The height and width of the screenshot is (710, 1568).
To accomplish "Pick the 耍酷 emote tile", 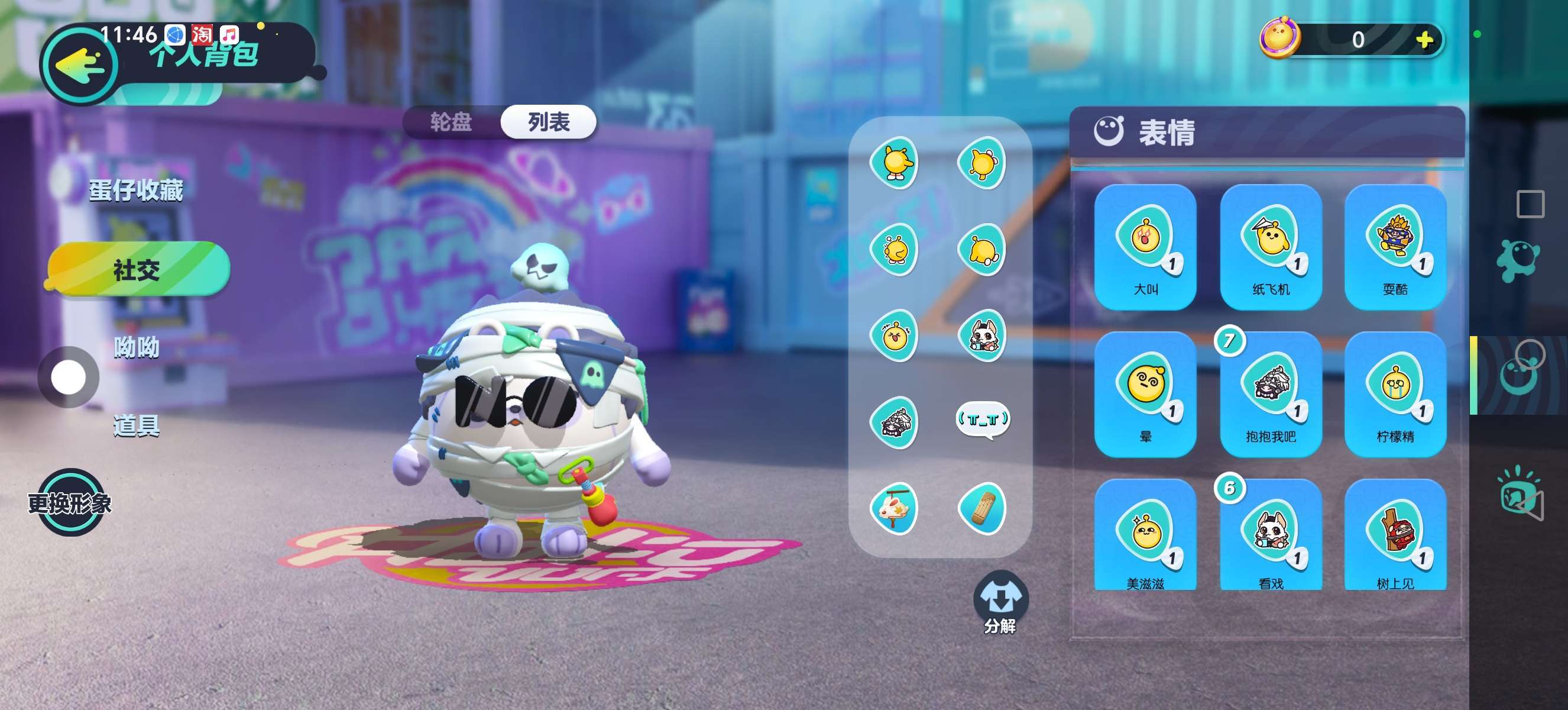I will click(x=1395, y=247).
